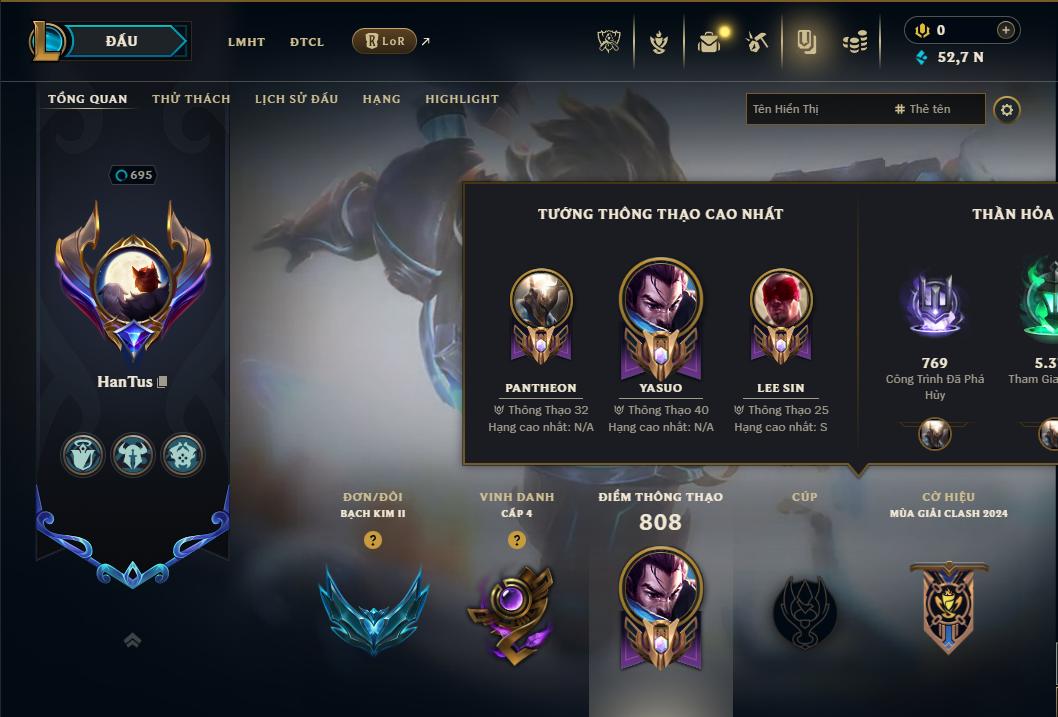This screenshot has height=717, width=1058.
Task: Open the store coins icon
Action: coord(854,42)
